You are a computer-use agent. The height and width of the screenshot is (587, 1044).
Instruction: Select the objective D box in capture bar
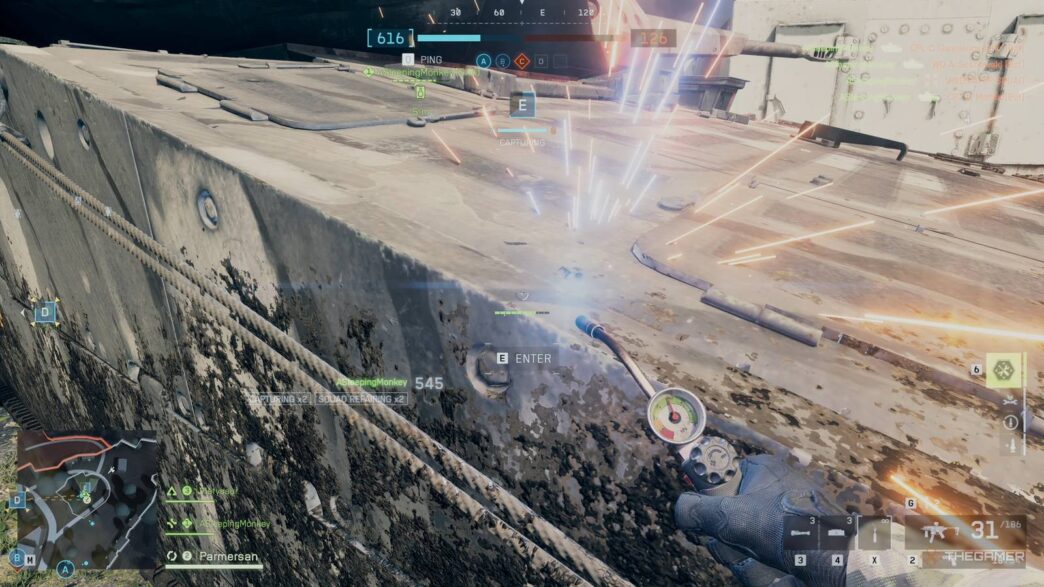(x=540, y=61)
